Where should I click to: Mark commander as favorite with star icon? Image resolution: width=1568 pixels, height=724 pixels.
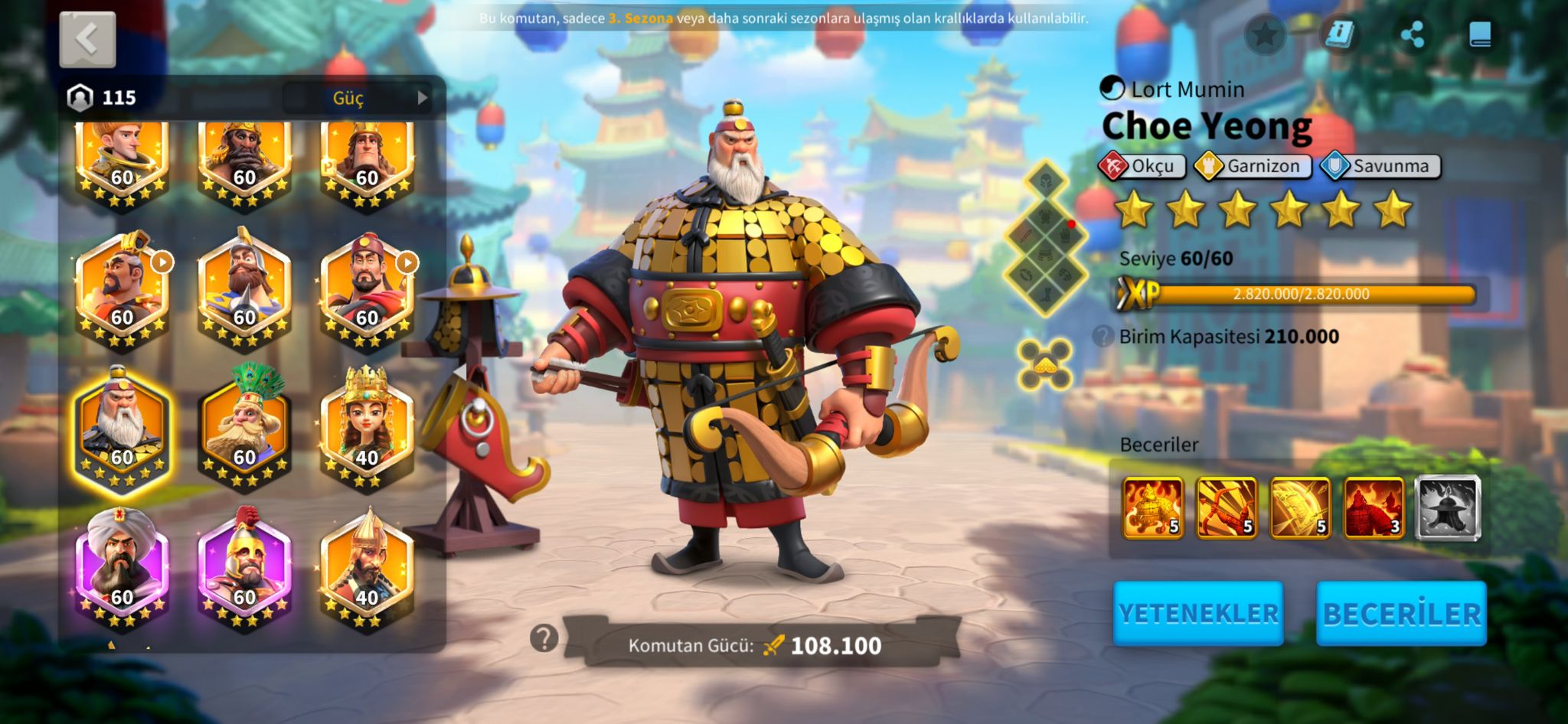pyautogui.click(x=1265, y=34)
